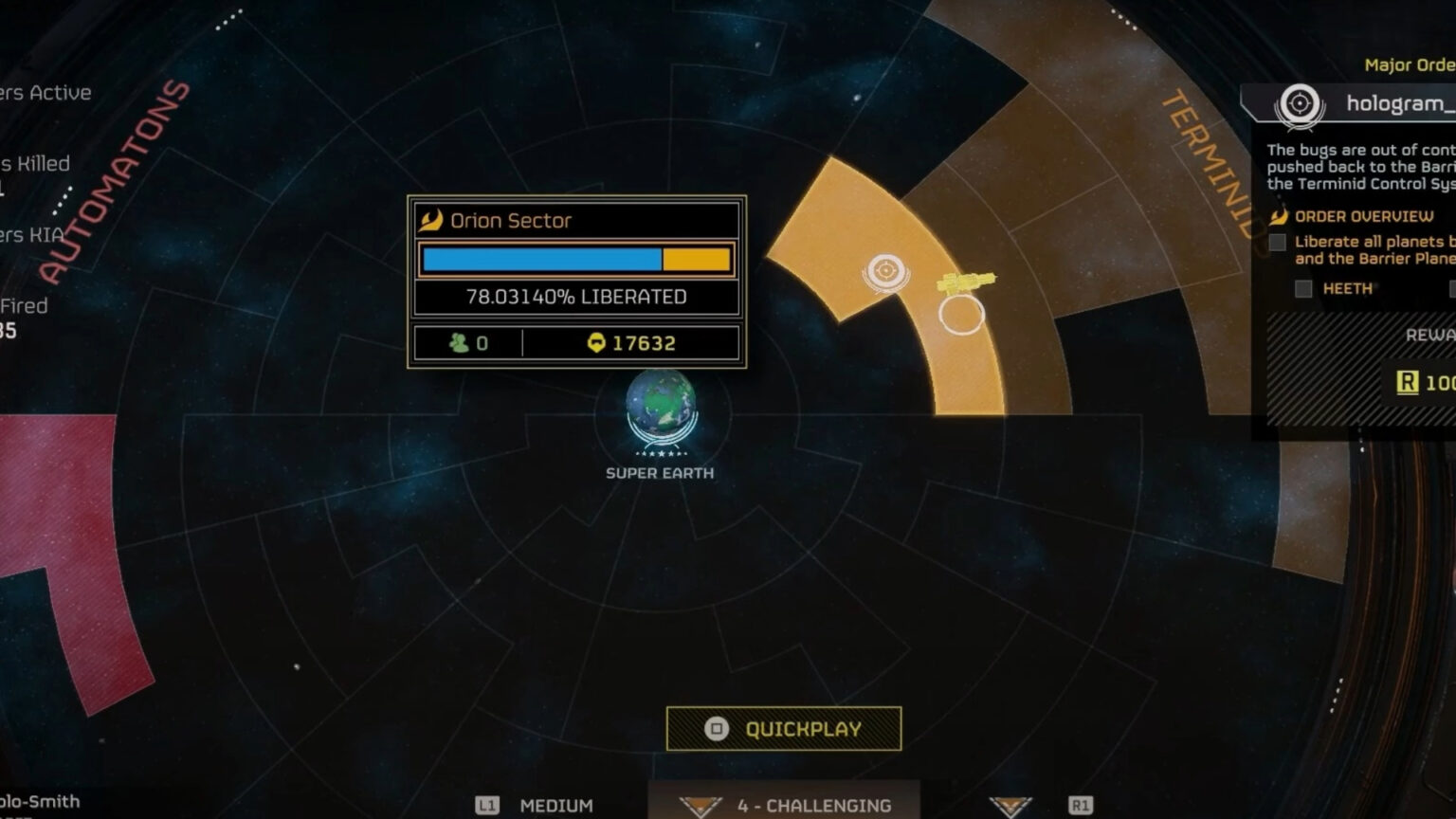Viewport: 1456px width, 819px height.
Task: Select the 4 - Challenging difficulty
Action: pyautogui.click(x=813, y=806)
